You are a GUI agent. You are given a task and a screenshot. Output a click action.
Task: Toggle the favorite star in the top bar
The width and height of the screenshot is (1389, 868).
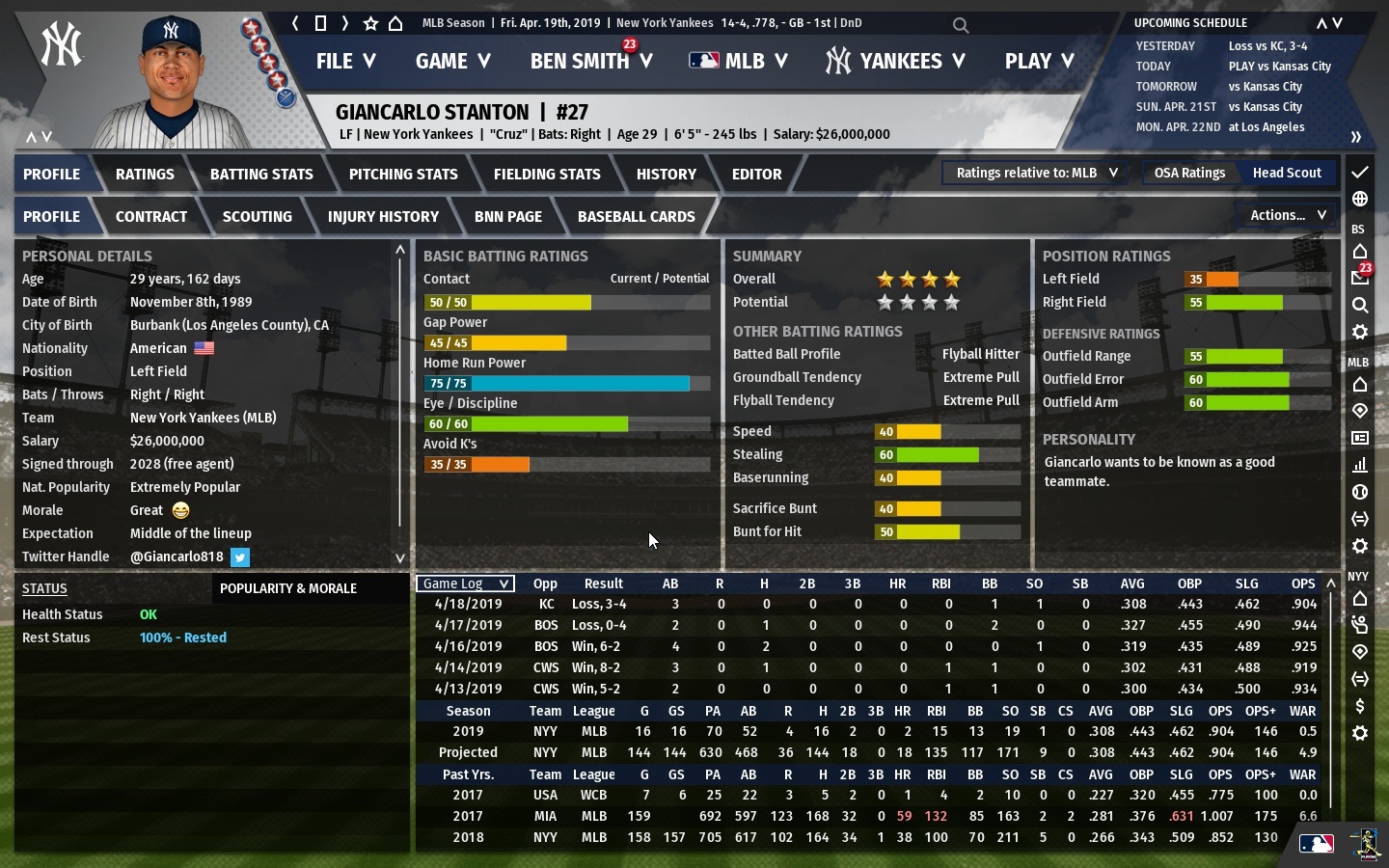pos(368,21)
